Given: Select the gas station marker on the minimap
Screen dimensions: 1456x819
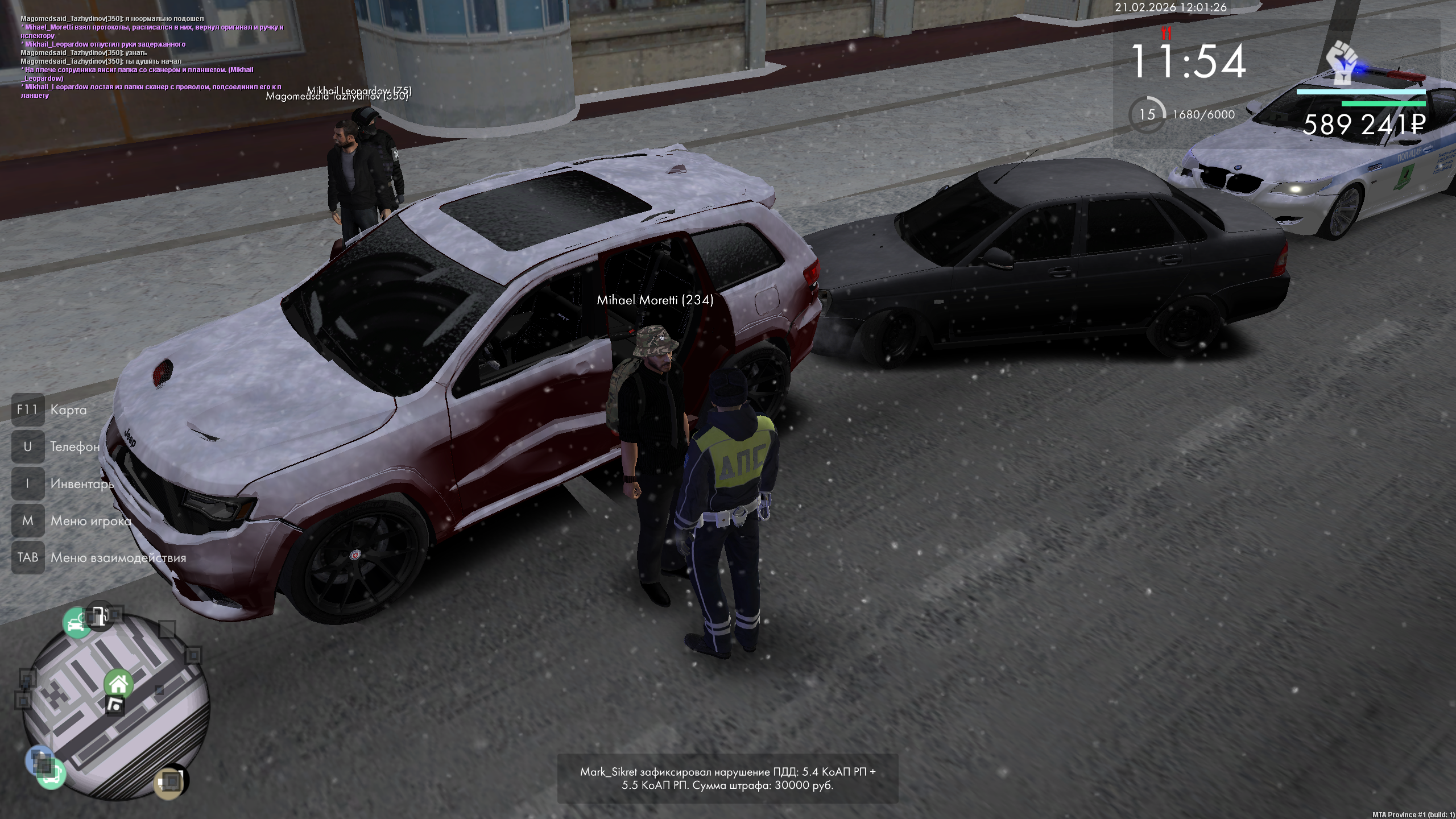Looking at the screenshot, I should click(100, 615).
